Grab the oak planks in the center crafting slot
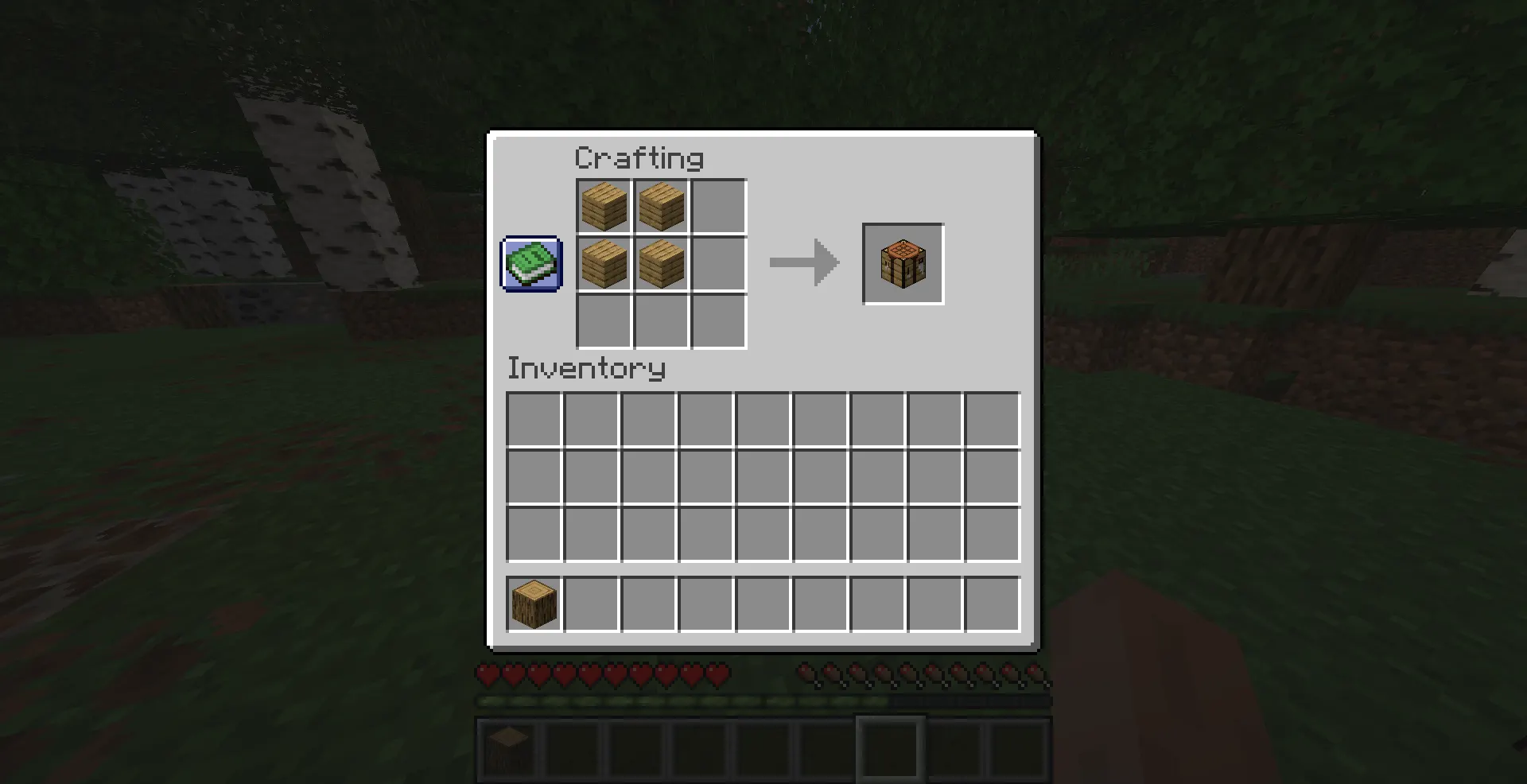The image size is (1527, 784). click(661, 263)
